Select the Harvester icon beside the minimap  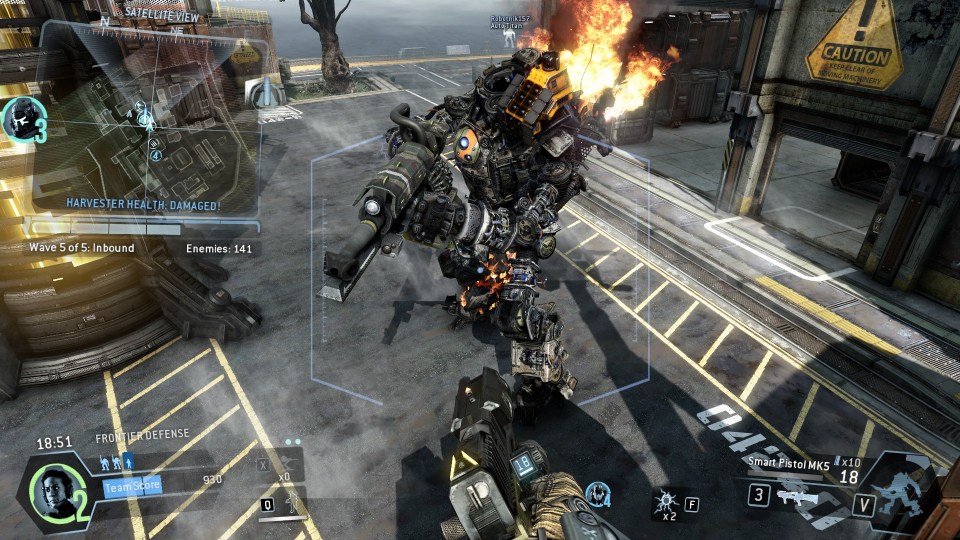click(263, 95)
